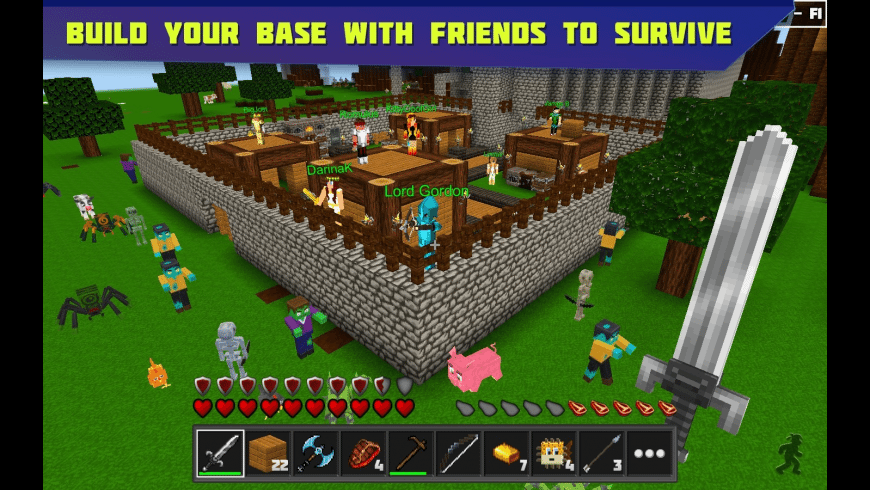
Task: Select the wooden planks stack slot
Action: (268, 453)
